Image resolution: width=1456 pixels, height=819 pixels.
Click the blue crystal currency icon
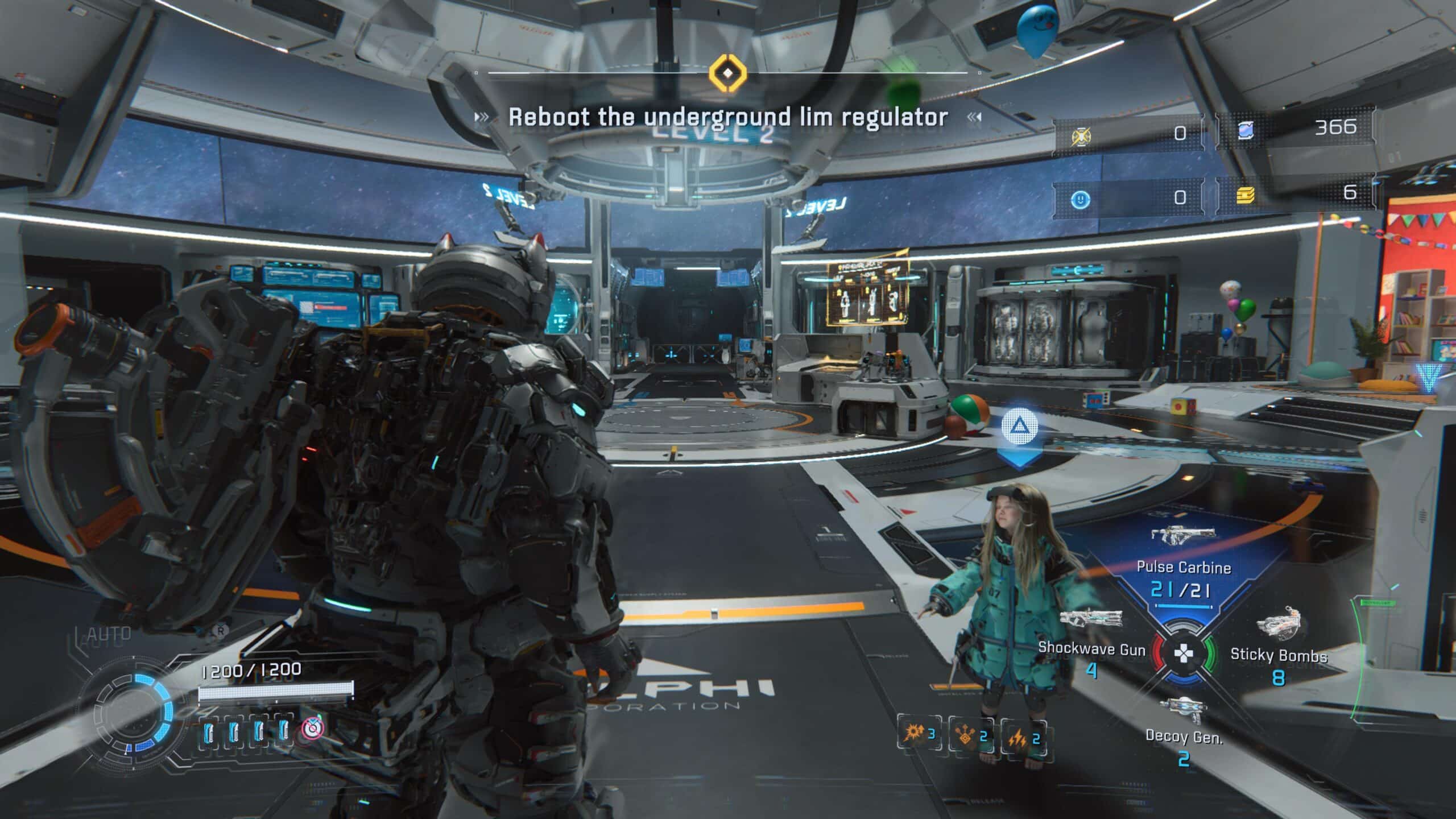coord(1246,130)
